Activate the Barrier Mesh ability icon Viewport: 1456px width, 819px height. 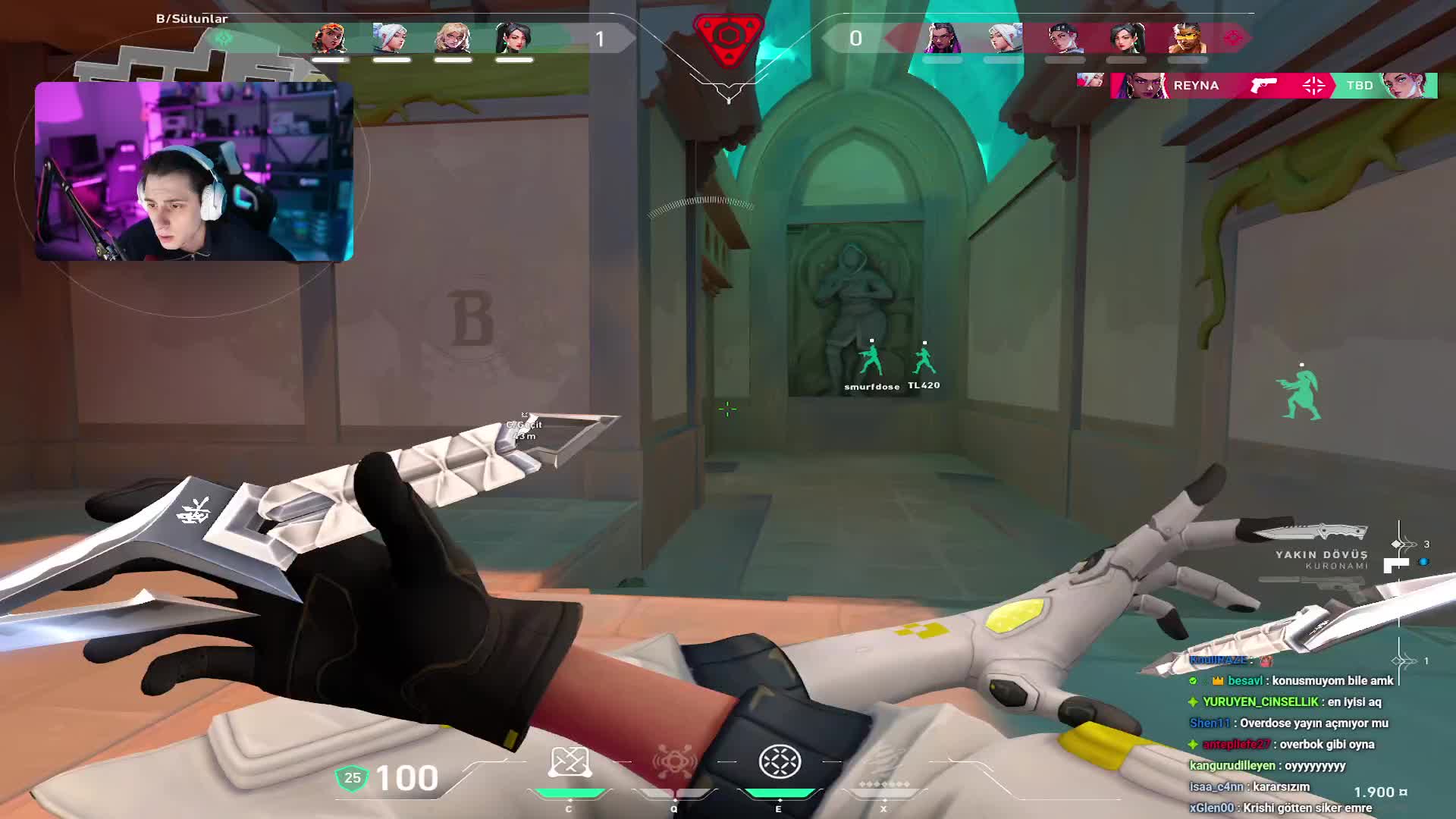[x=780, y=762]
